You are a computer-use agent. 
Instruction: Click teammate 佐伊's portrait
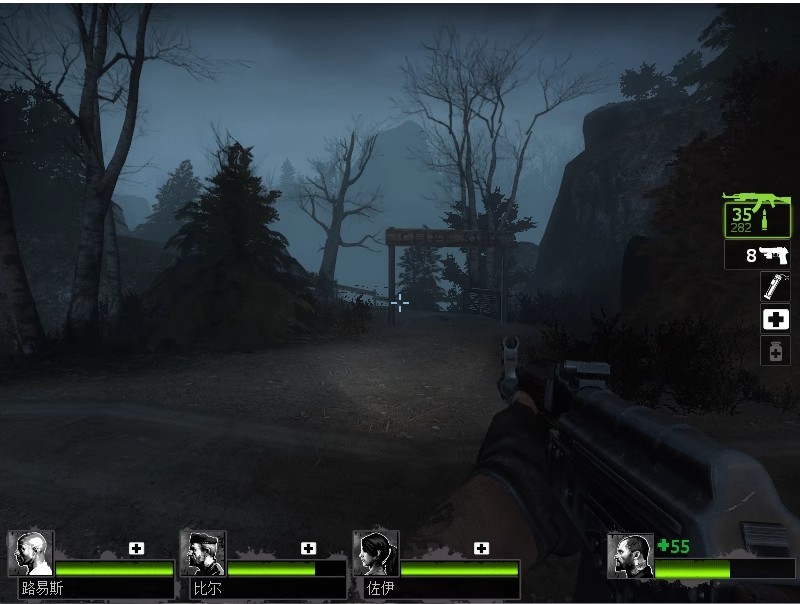point(376,553)
